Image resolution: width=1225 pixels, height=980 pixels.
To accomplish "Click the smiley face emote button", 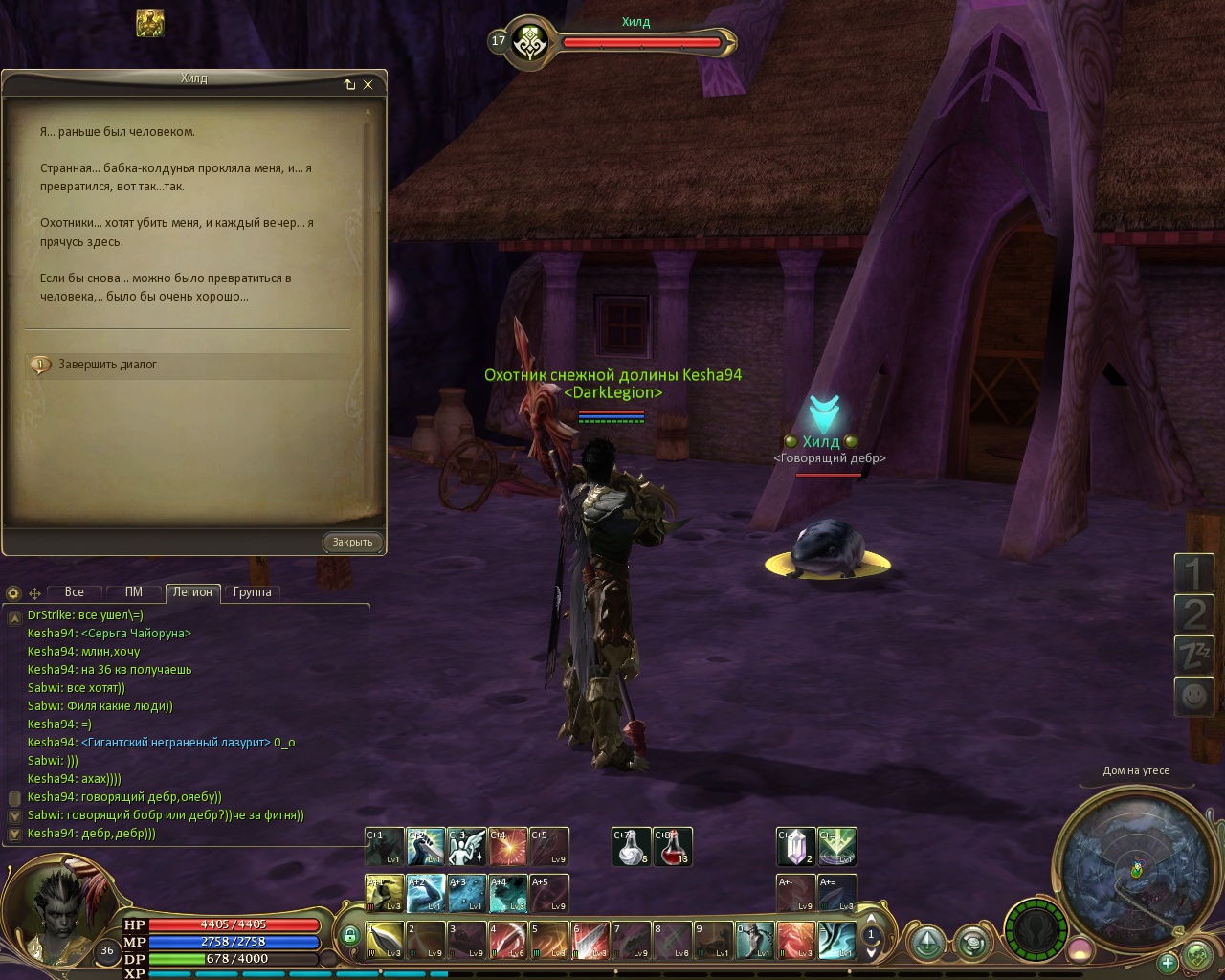I will (x=1192, y=696).
